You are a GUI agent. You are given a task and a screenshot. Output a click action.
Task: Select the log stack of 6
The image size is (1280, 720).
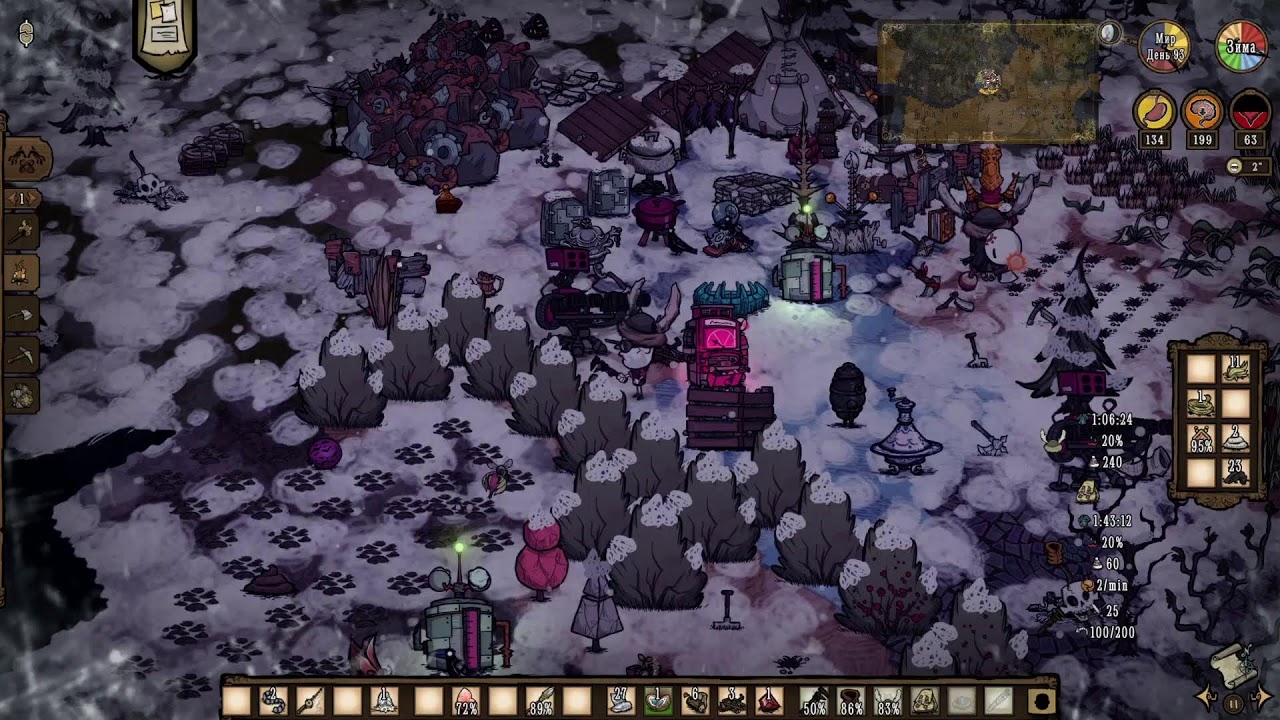[695, 701]
